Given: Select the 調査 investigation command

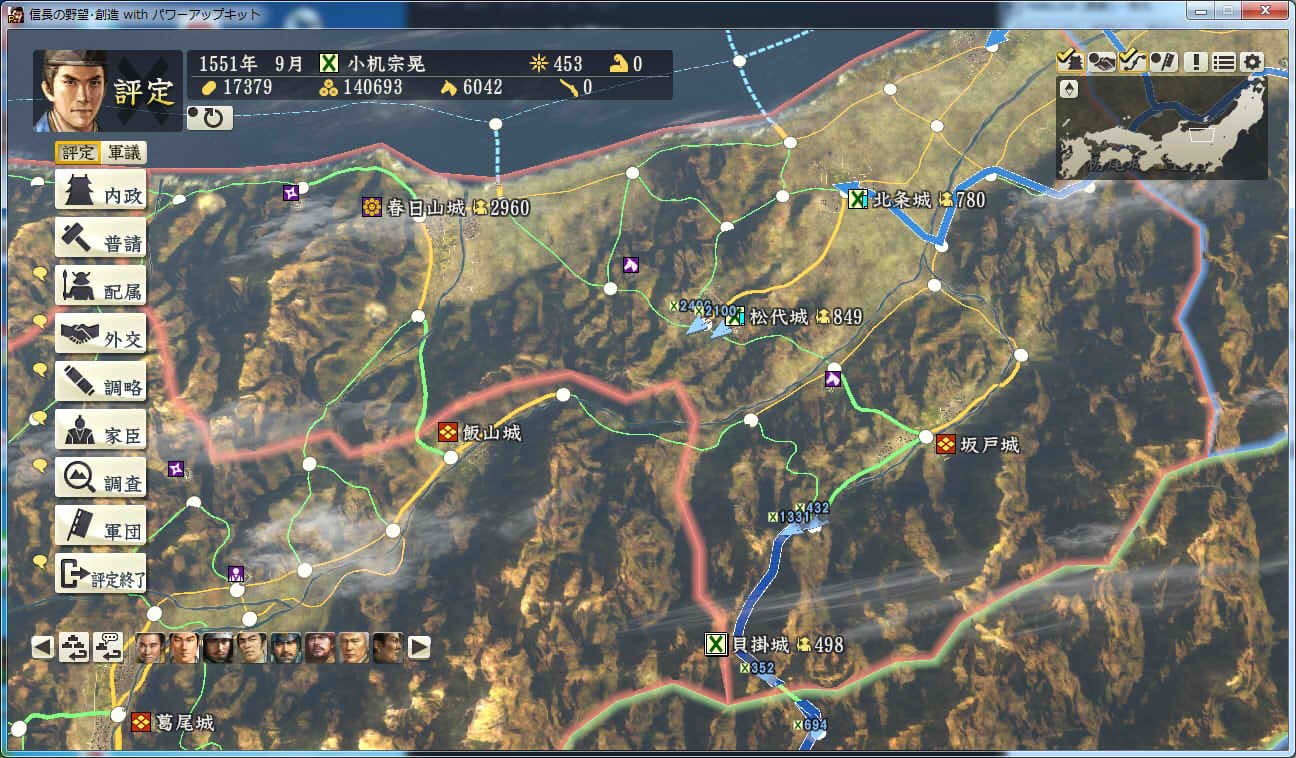Looking at the screenshot, I should point(100,478).
